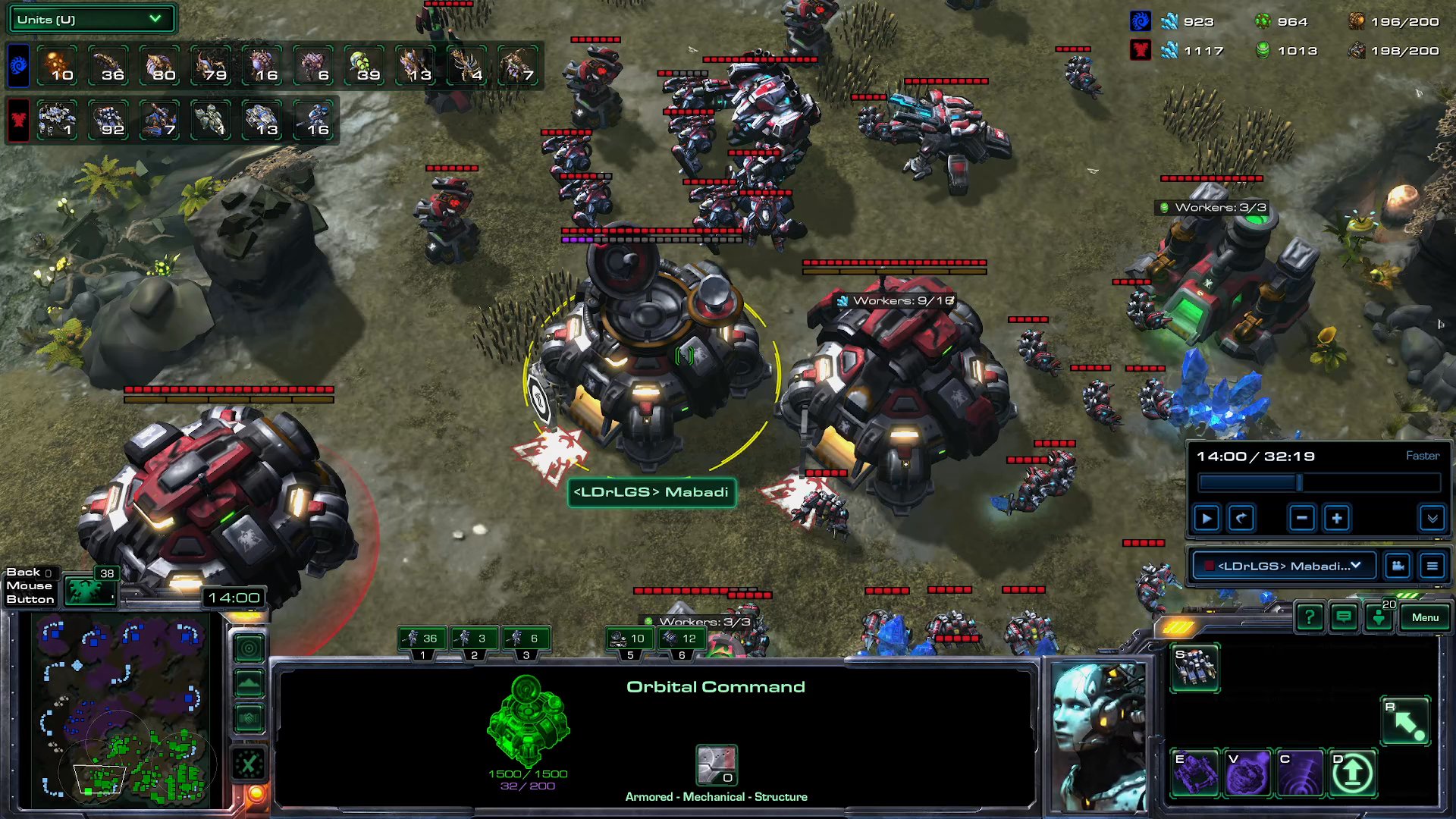This screenshot has height=819, width=1456.
Task: Open the Units (U) dropdown
Action: click(90, 18)
